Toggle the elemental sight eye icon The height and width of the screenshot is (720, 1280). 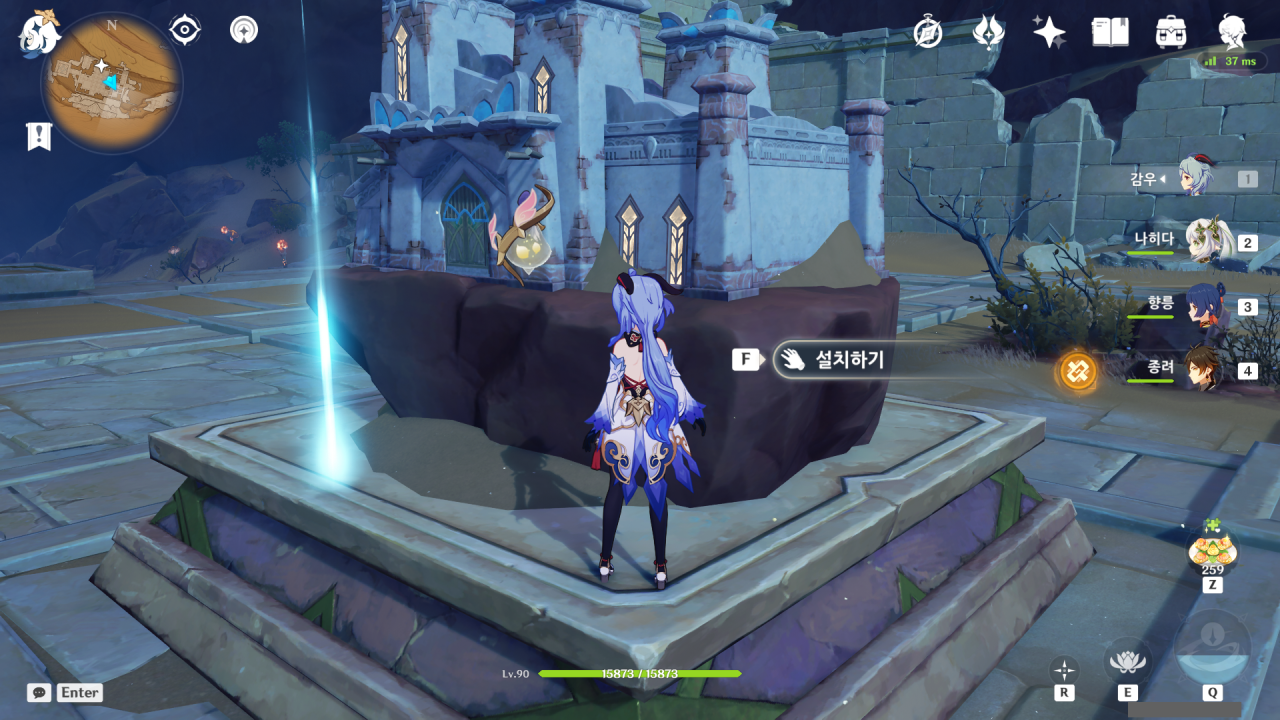185,30
